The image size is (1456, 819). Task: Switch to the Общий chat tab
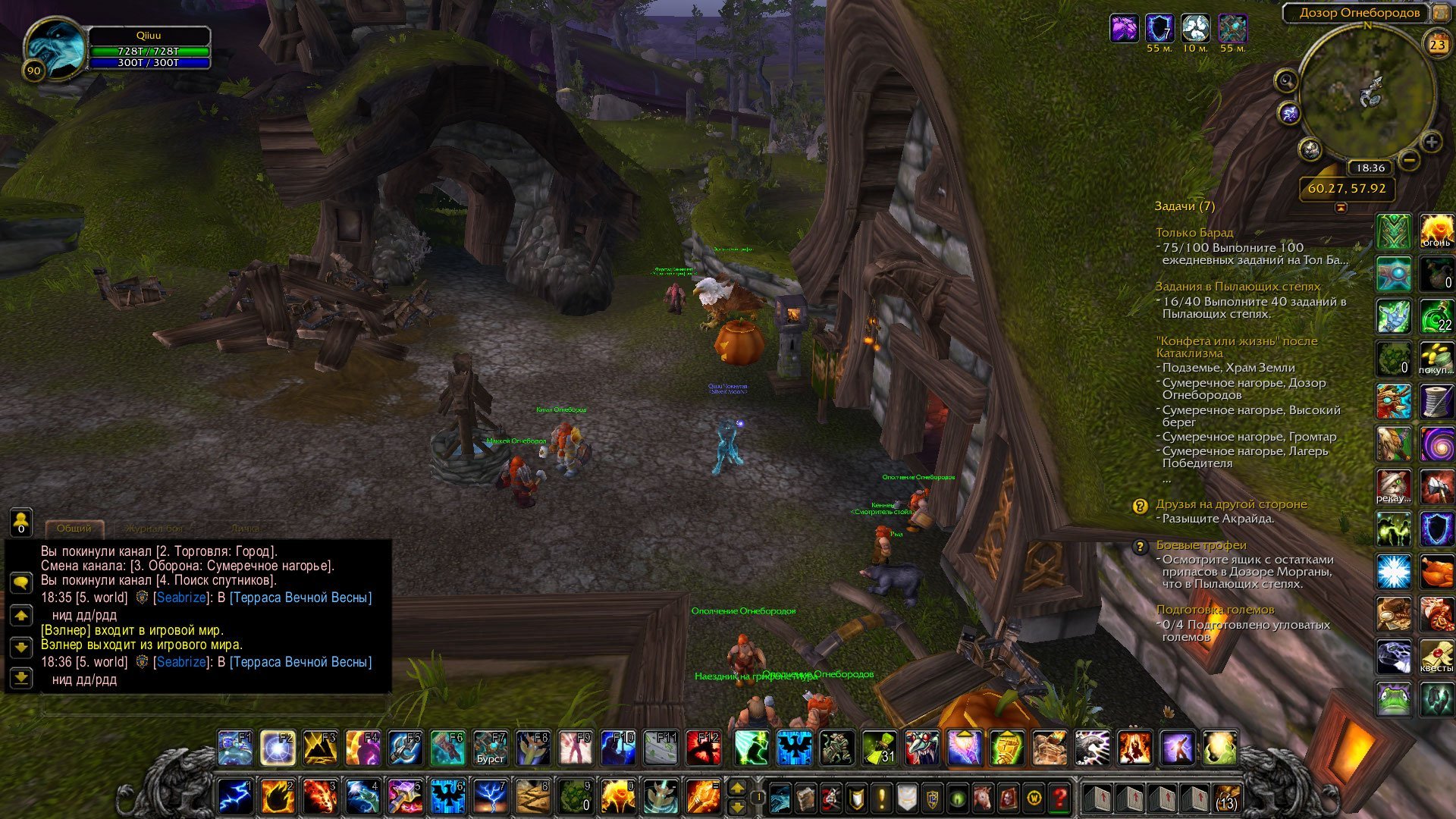(x=74, y=528)
